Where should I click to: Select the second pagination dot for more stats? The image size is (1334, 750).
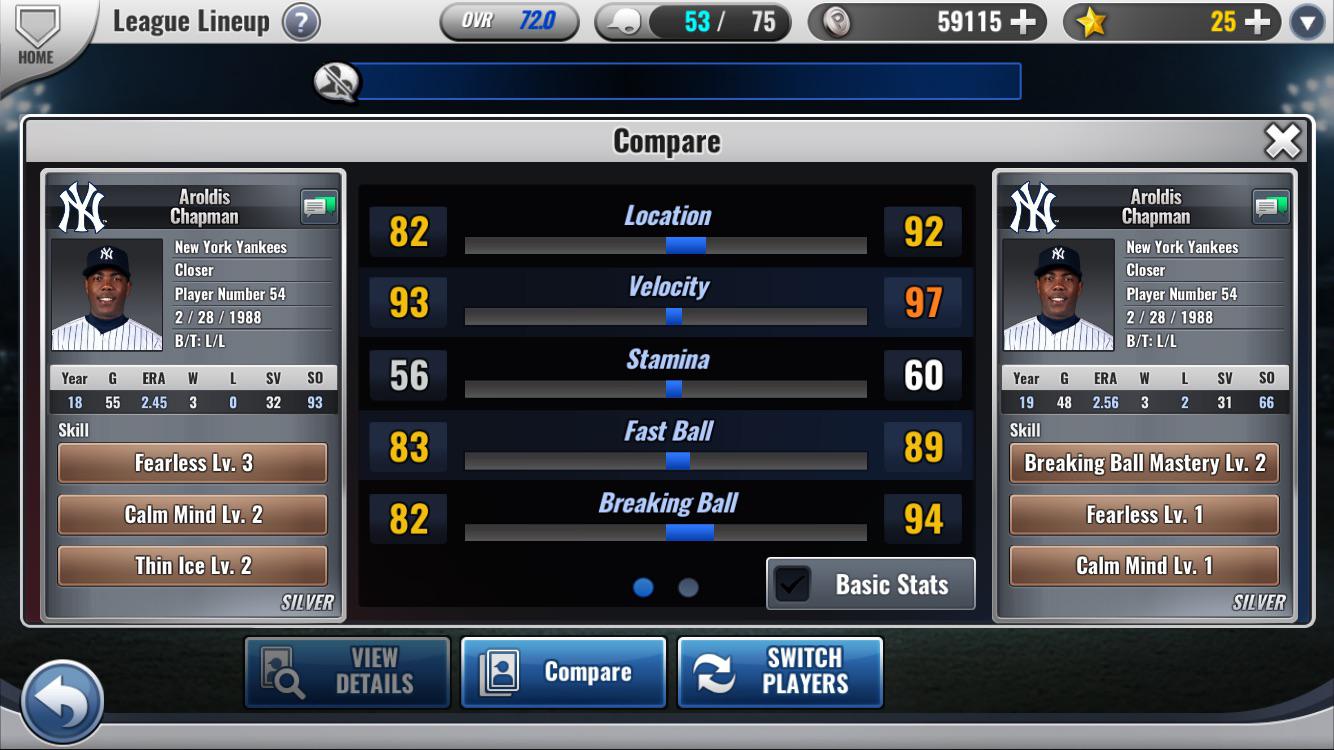tap(687, 587)
